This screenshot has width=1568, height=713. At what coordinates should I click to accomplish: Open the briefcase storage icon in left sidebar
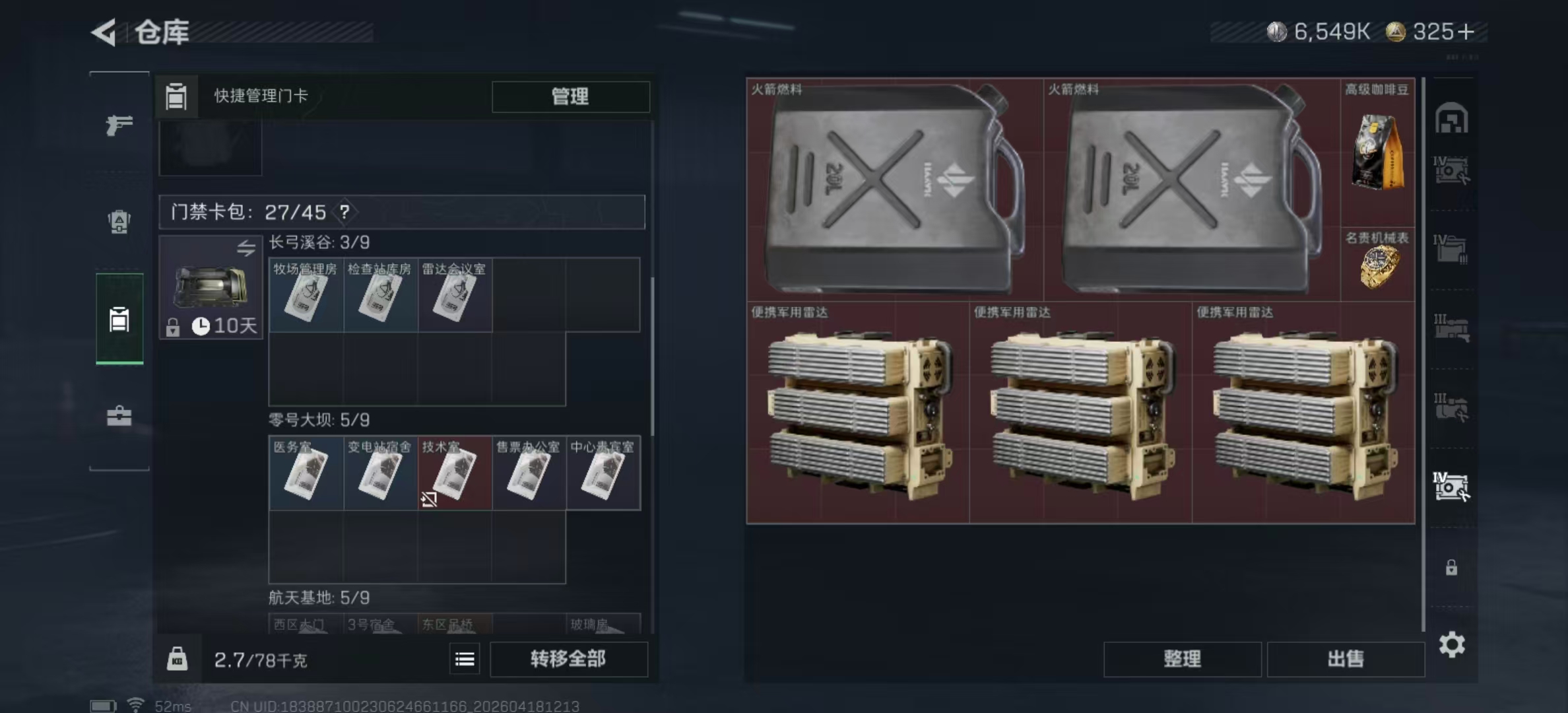[119, 417]
